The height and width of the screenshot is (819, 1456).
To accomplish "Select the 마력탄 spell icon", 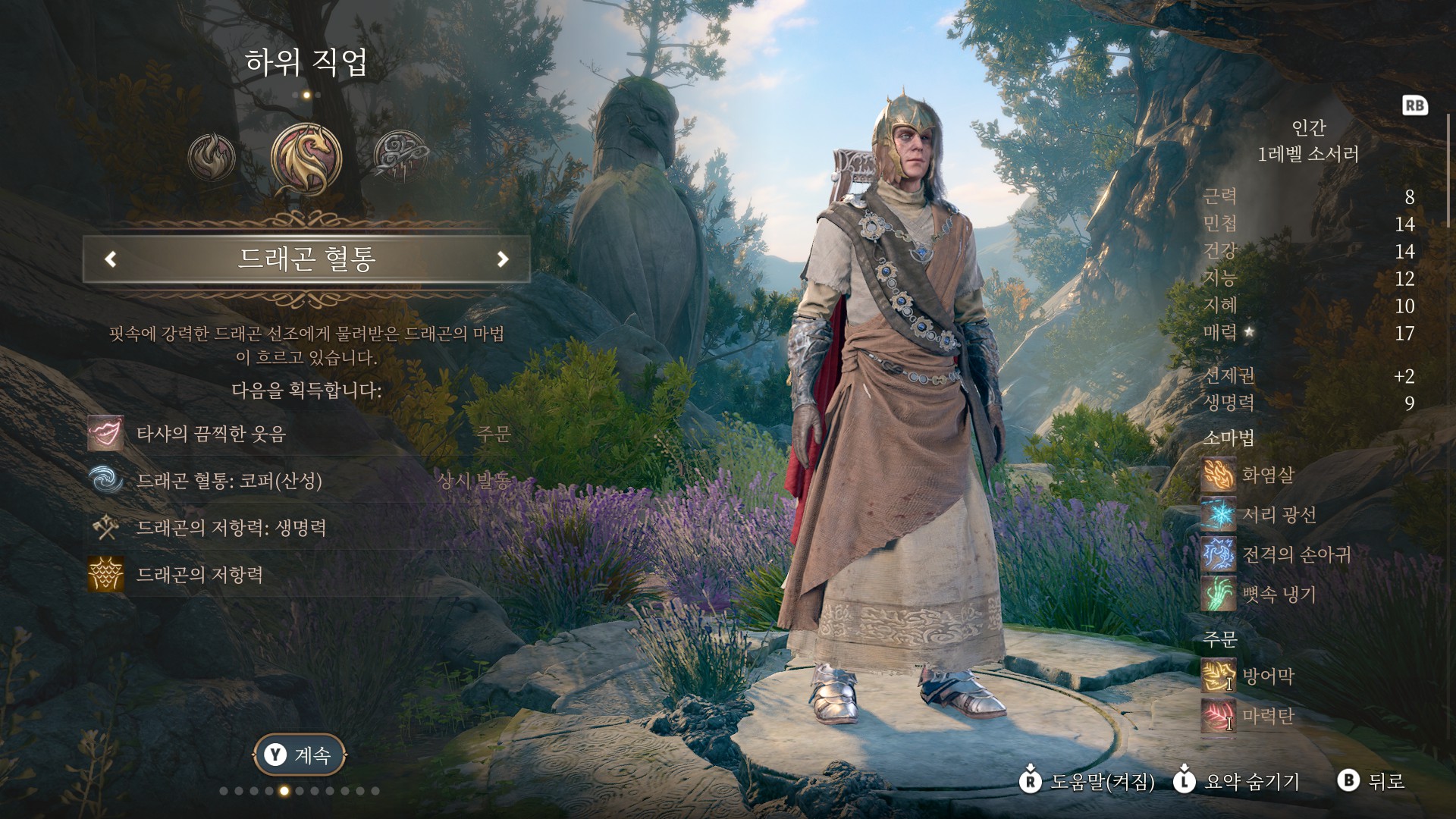I will pyautogui.click(x=1218, y=716).
